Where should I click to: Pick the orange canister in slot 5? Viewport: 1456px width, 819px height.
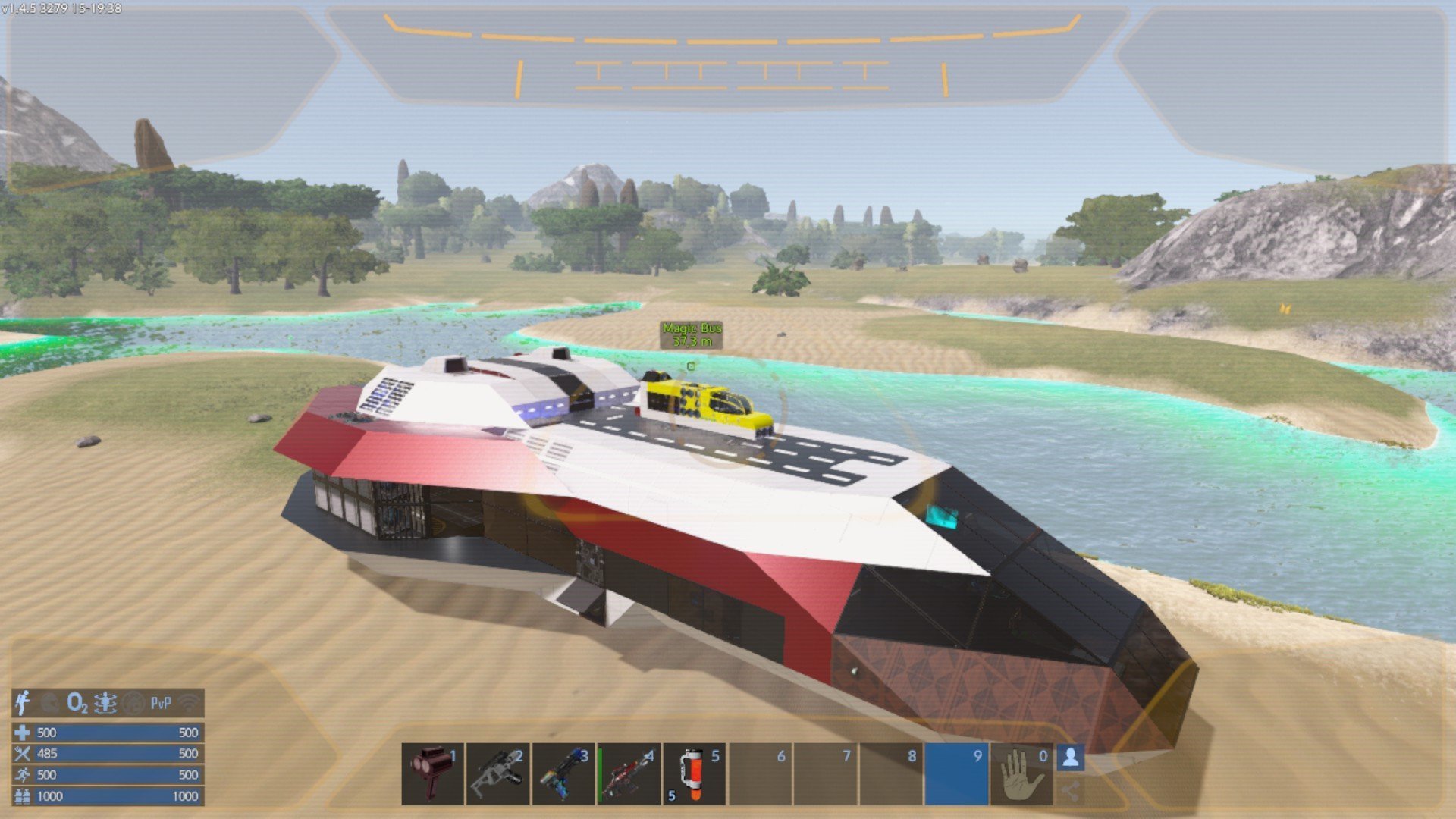tap(694, 773)
